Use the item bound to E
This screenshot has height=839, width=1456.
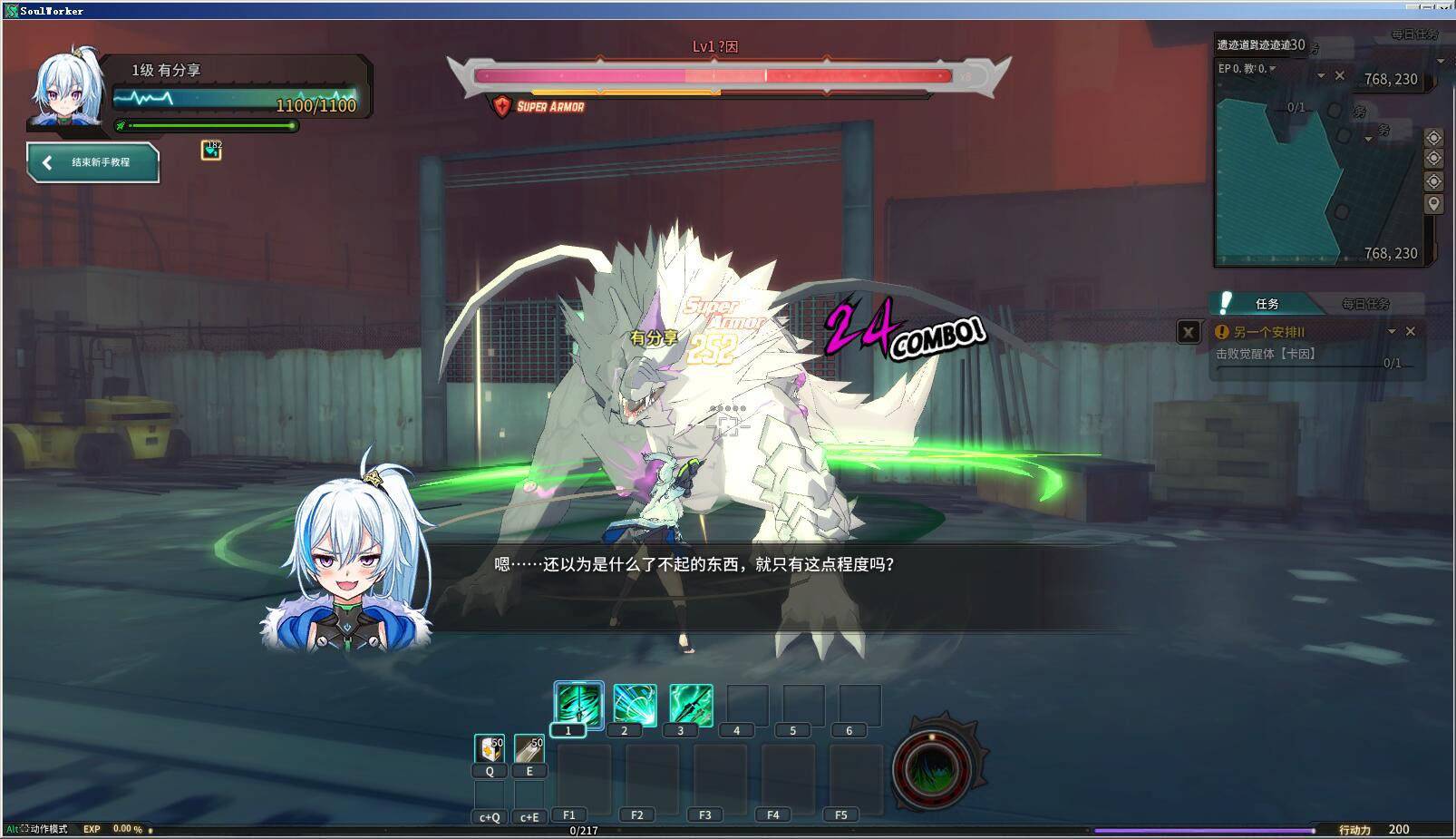coord(529,747)
